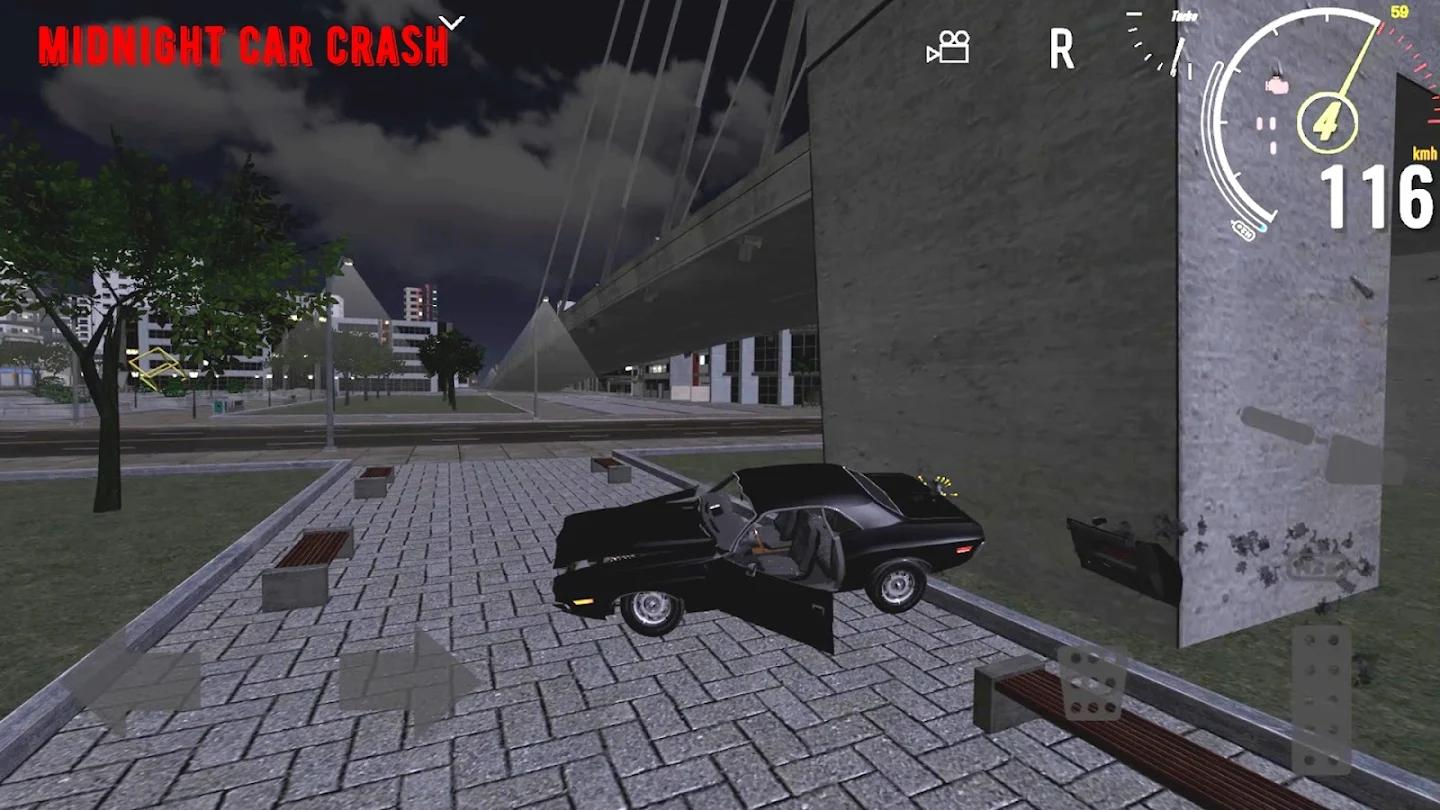Step on the gas pedal
The height and width of the screenshot is (810, 1440).
(1320, 700)
